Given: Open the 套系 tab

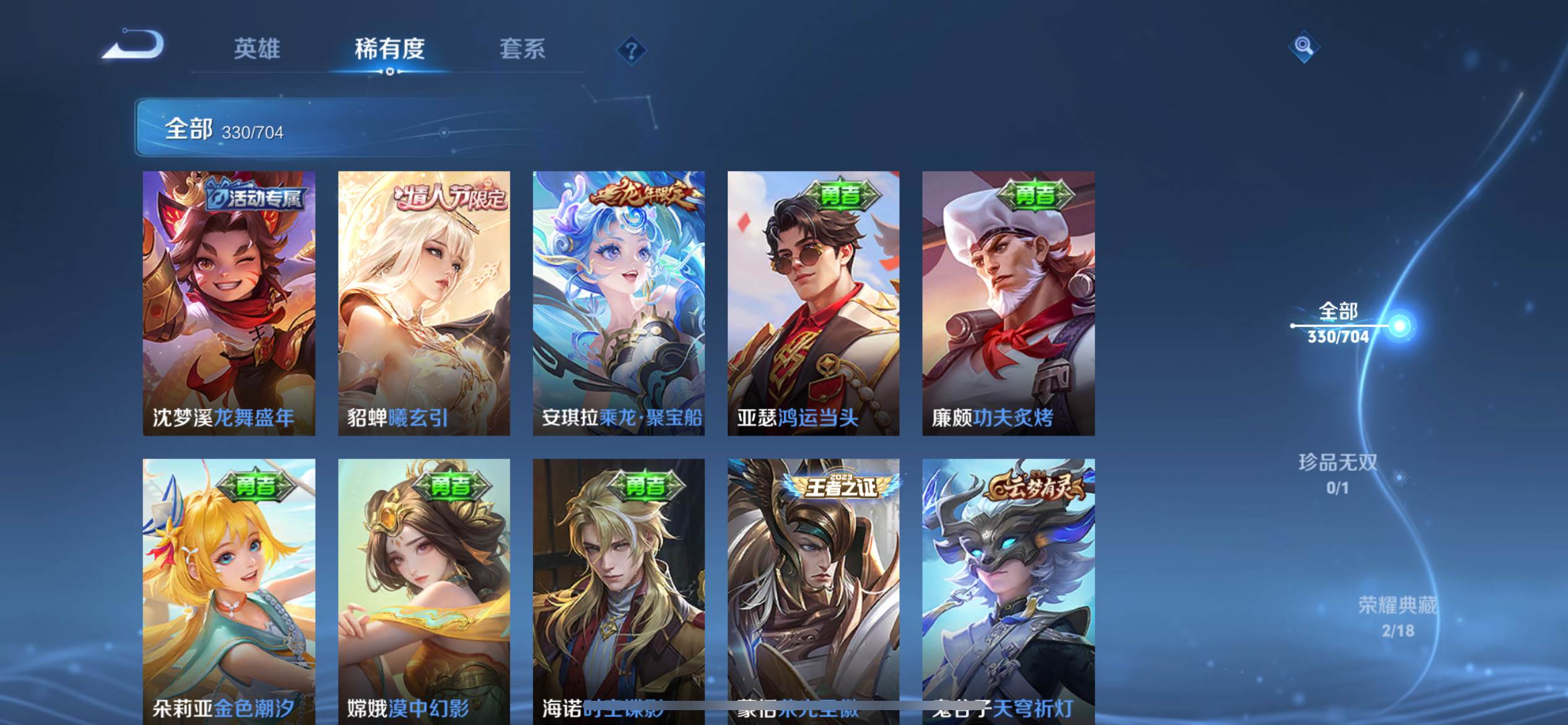Looking at the screenshot, I should pos(522,48).
